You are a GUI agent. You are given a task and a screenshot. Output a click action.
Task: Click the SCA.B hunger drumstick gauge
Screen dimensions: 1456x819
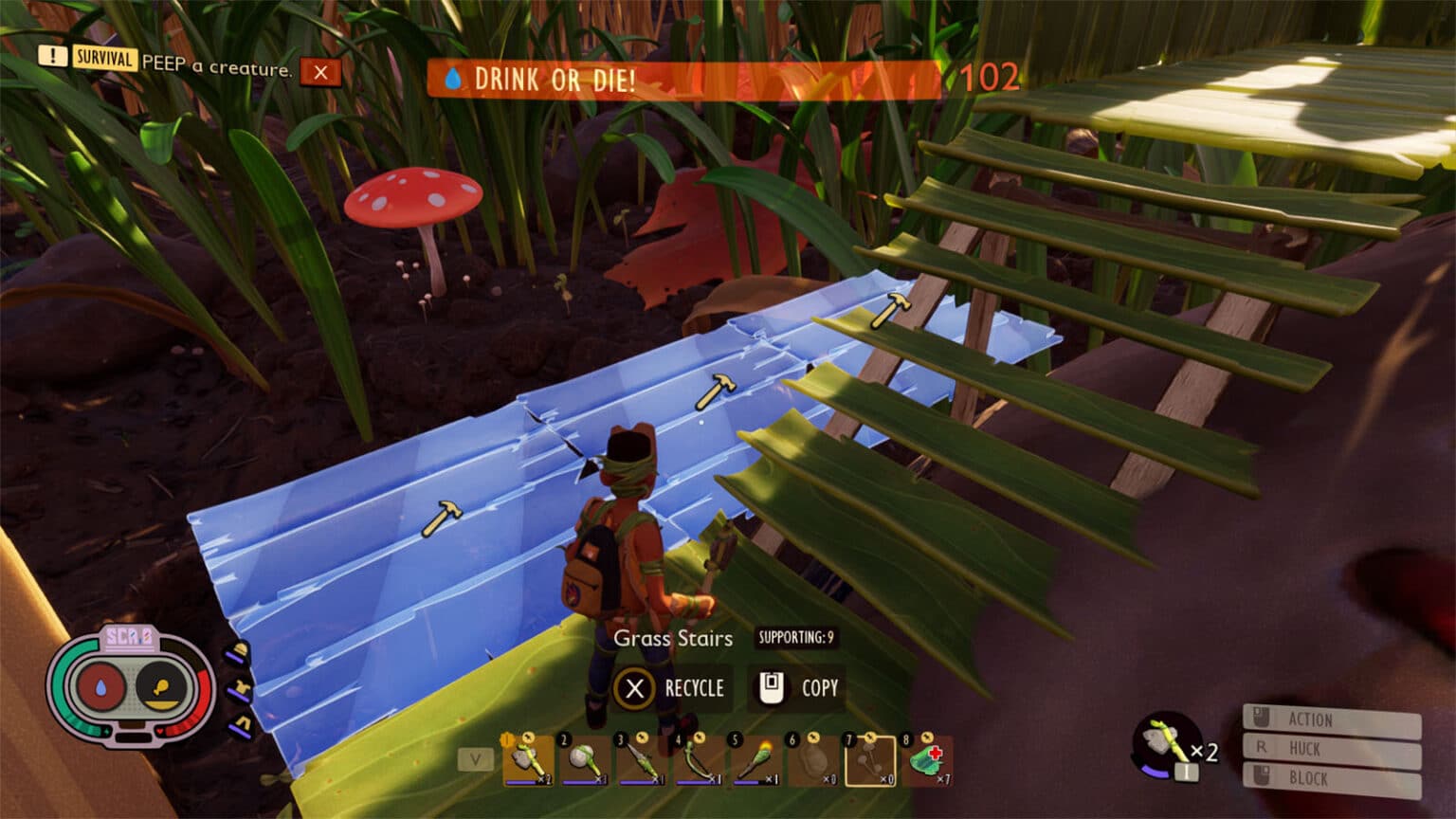point(161,685)
